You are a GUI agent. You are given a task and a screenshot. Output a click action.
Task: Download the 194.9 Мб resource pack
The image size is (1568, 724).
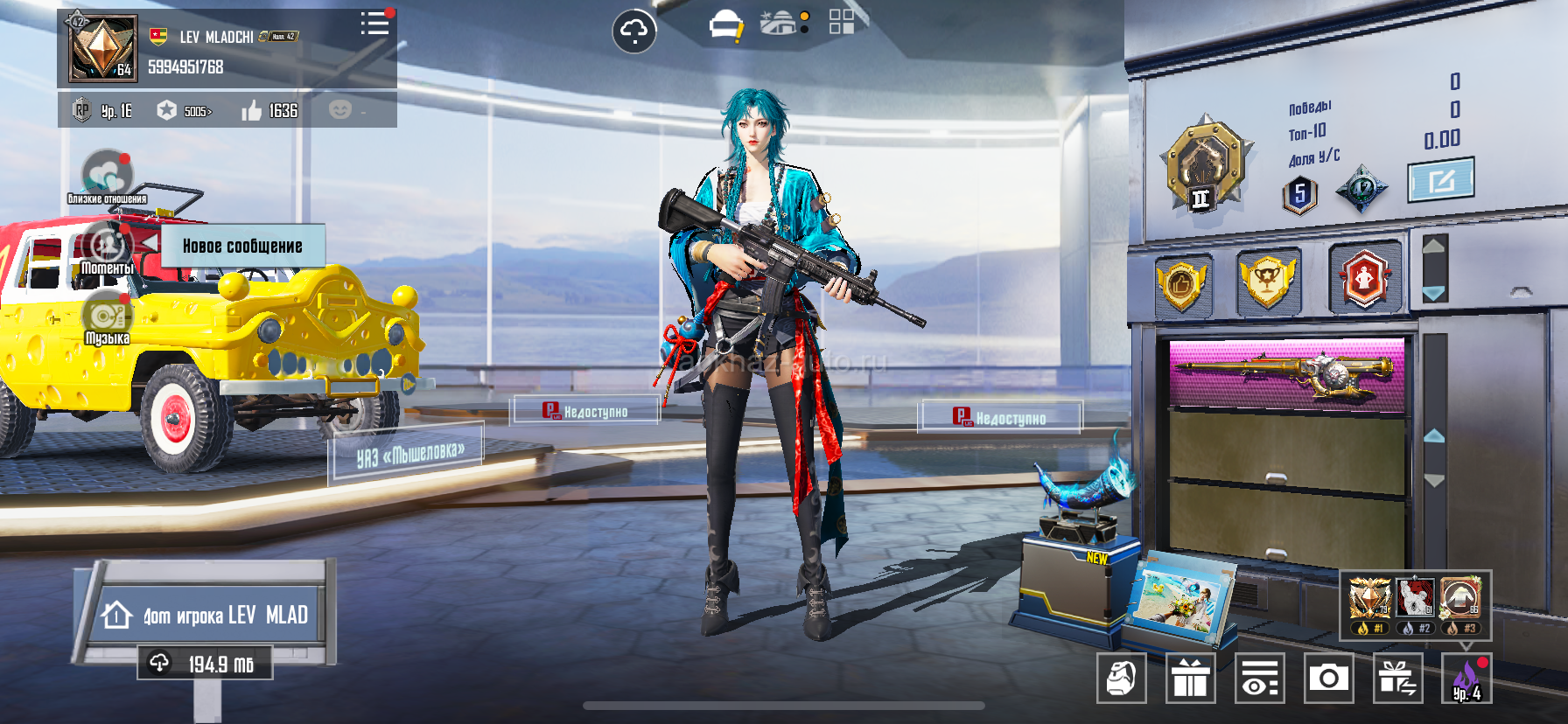tap(205, 664)
